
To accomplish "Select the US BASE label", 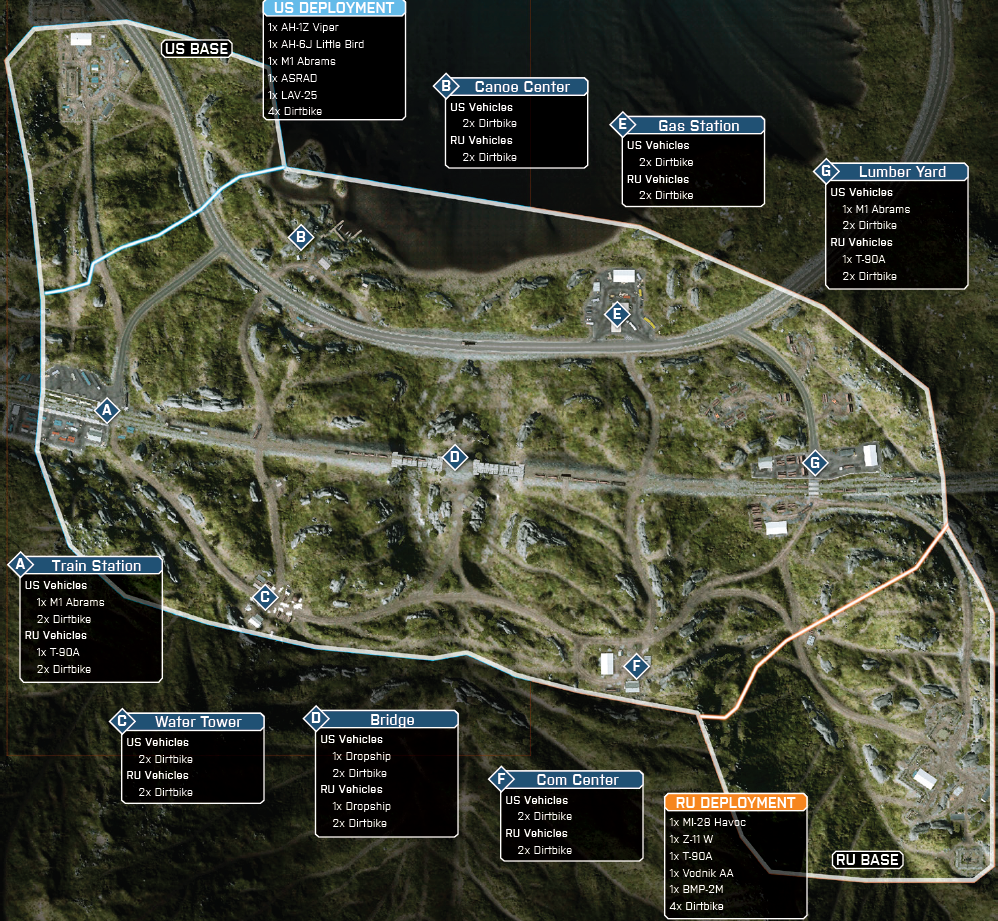I will [x=197, y=48].
